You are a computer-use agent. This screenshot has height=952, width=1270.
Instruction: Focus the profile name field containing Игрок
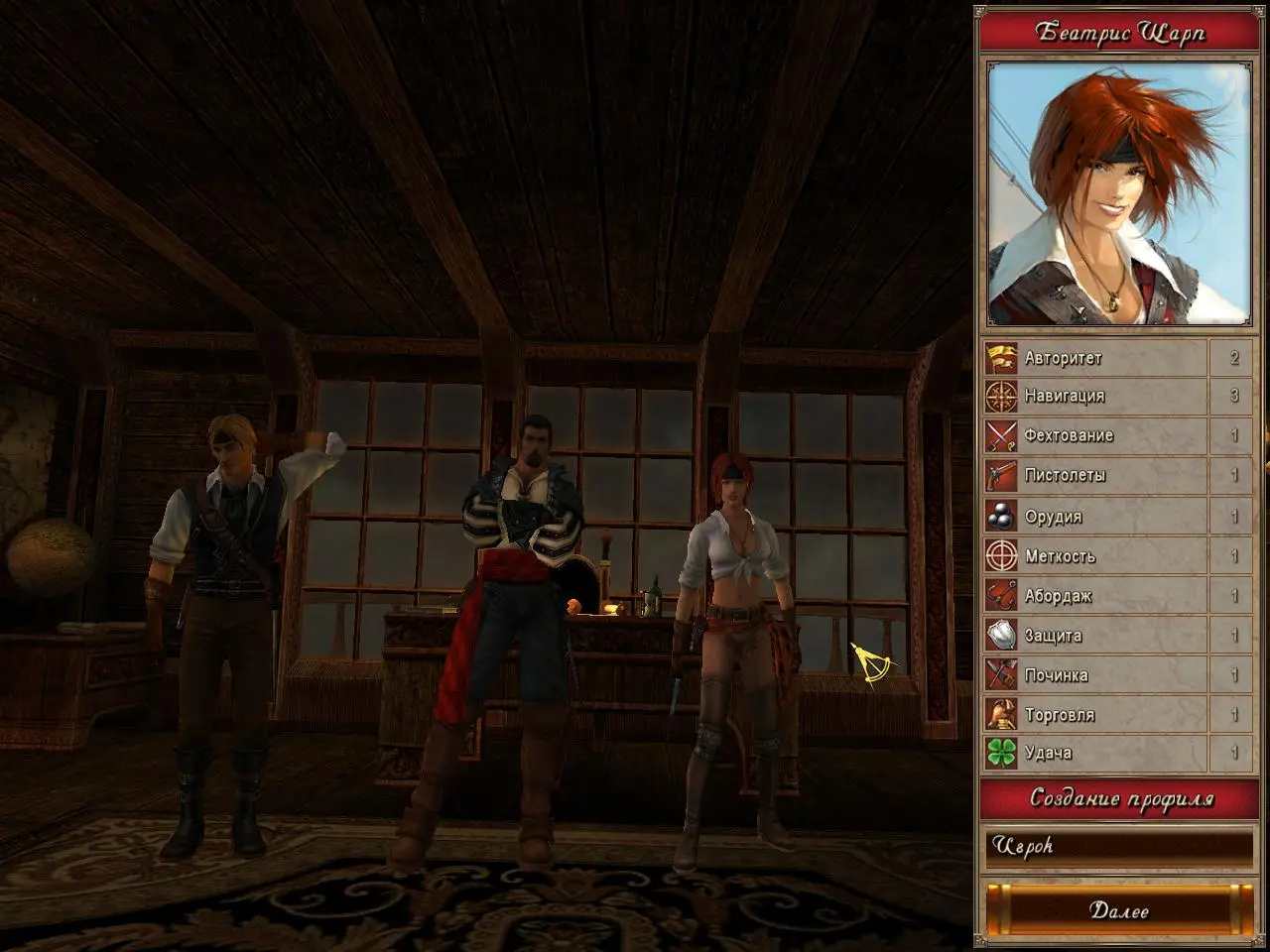(x=1118, y=847)
